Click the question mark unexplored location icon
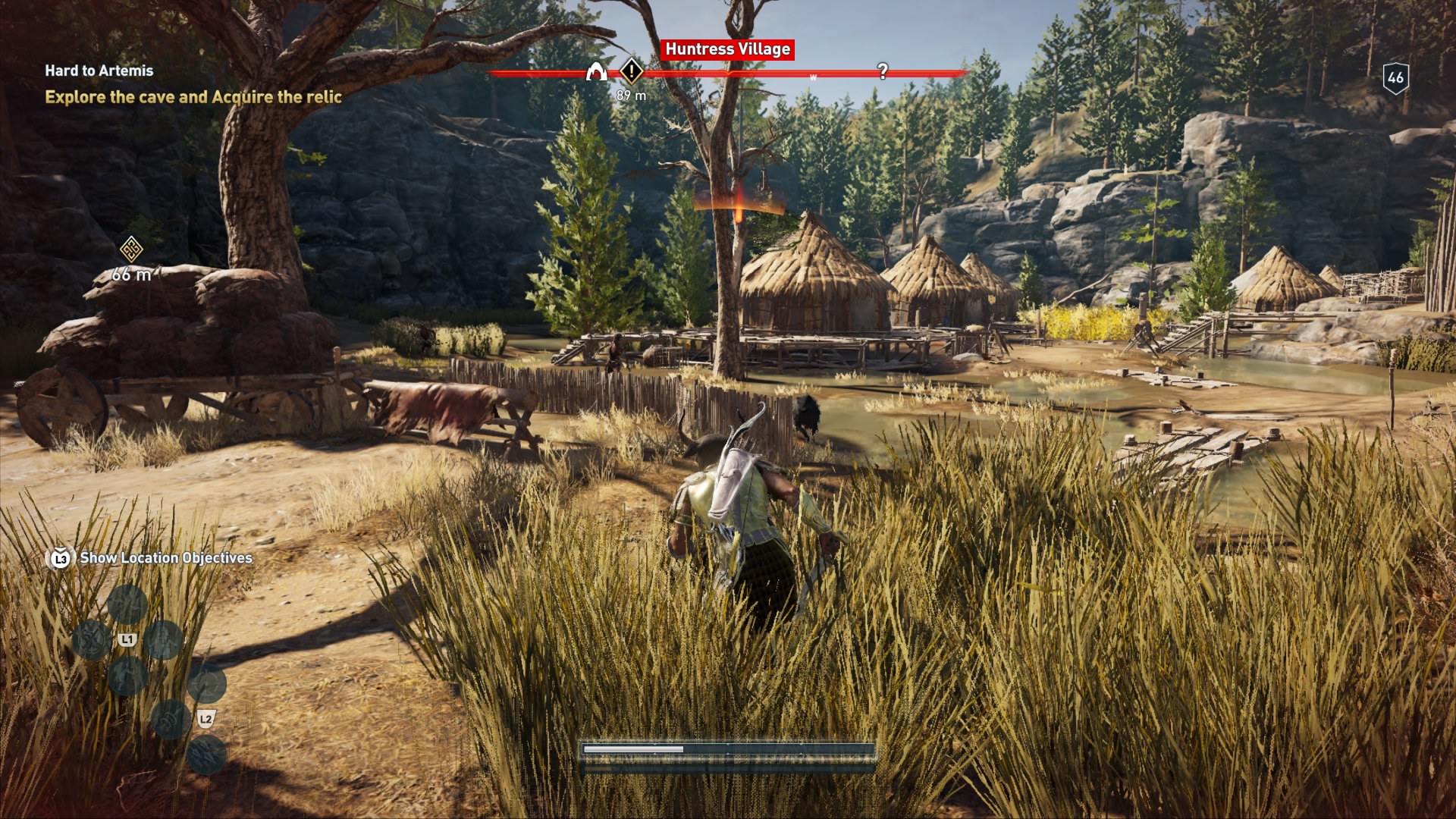 pos(882,73)
